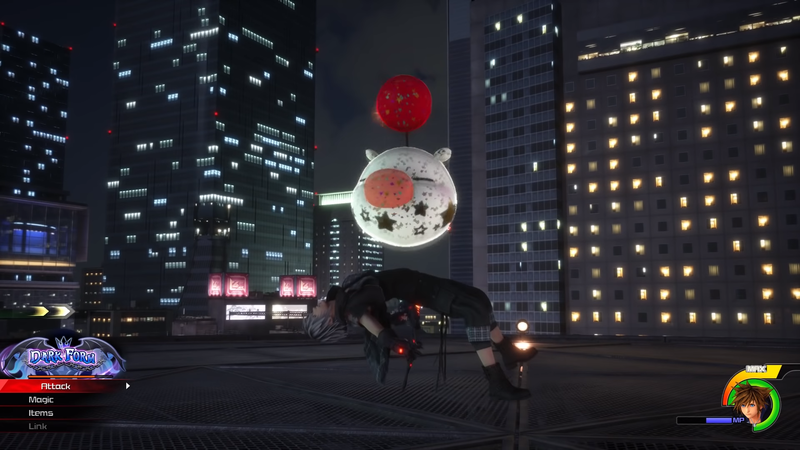
Task: Select the greyed-out Link command
Action: pyautogui.click(x=38, y=426)
